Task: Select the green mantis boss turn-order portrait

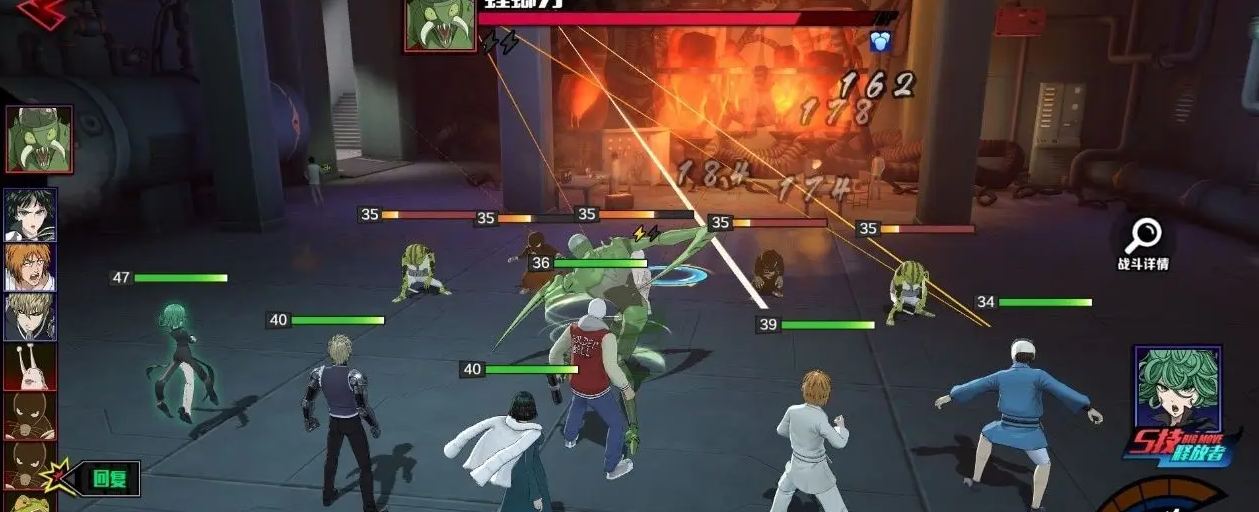Action: [39, 140]
